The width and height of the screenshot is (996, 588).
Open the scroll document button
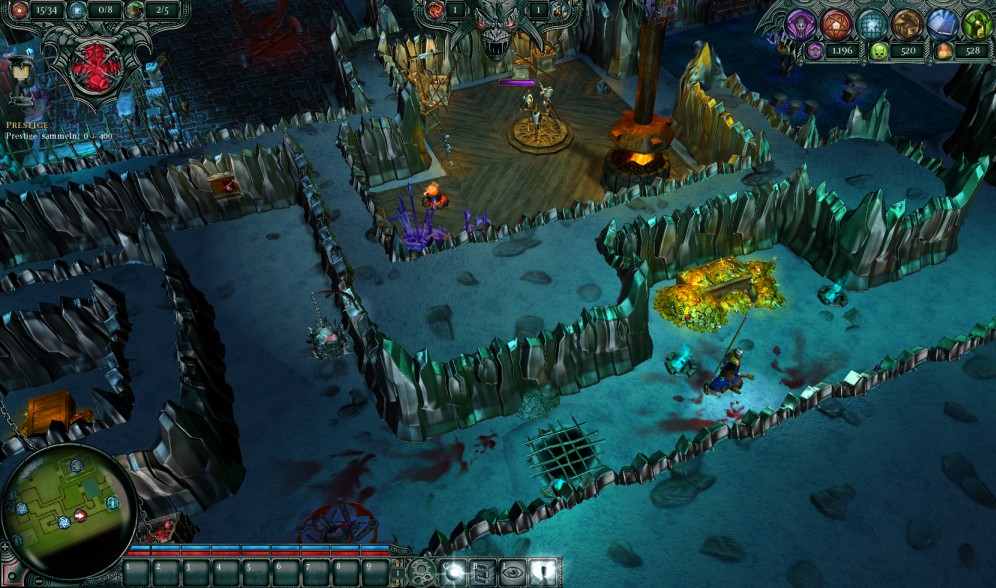pos(482,572)
